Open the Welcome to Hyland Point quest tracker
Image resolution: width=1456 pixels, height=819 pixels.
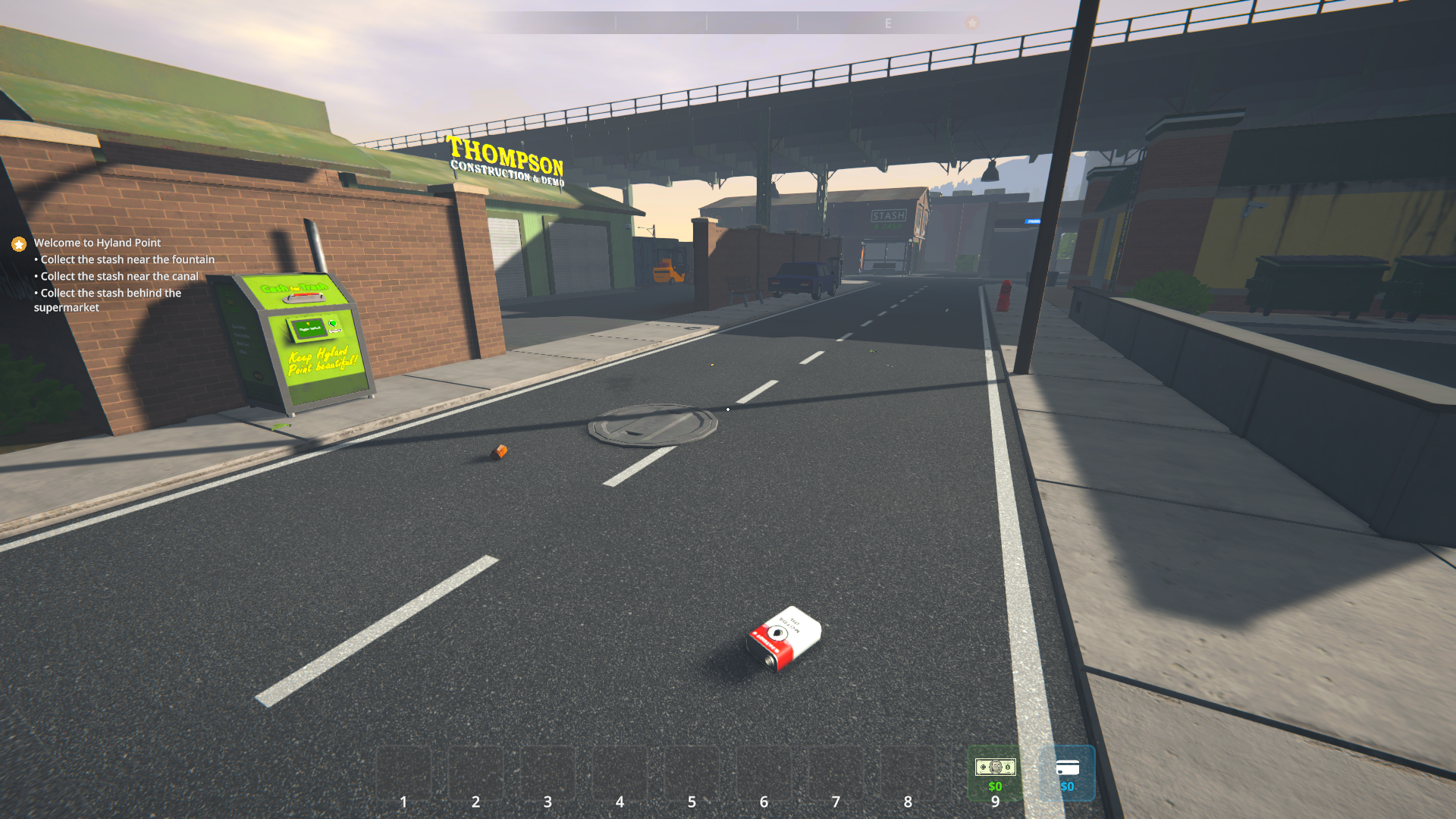[x=97, y=243]
